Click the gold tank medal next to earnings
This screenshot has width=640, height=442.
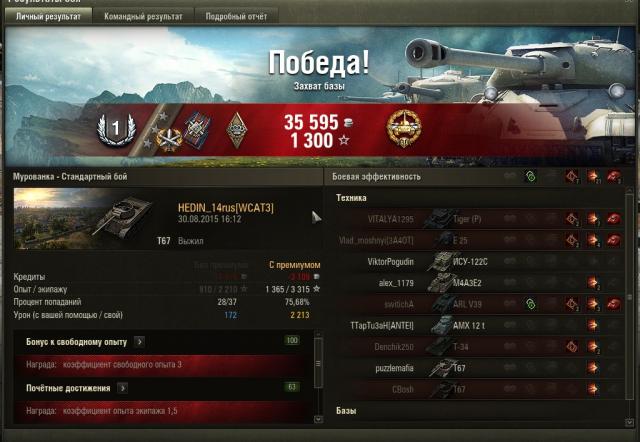(403, 127)
